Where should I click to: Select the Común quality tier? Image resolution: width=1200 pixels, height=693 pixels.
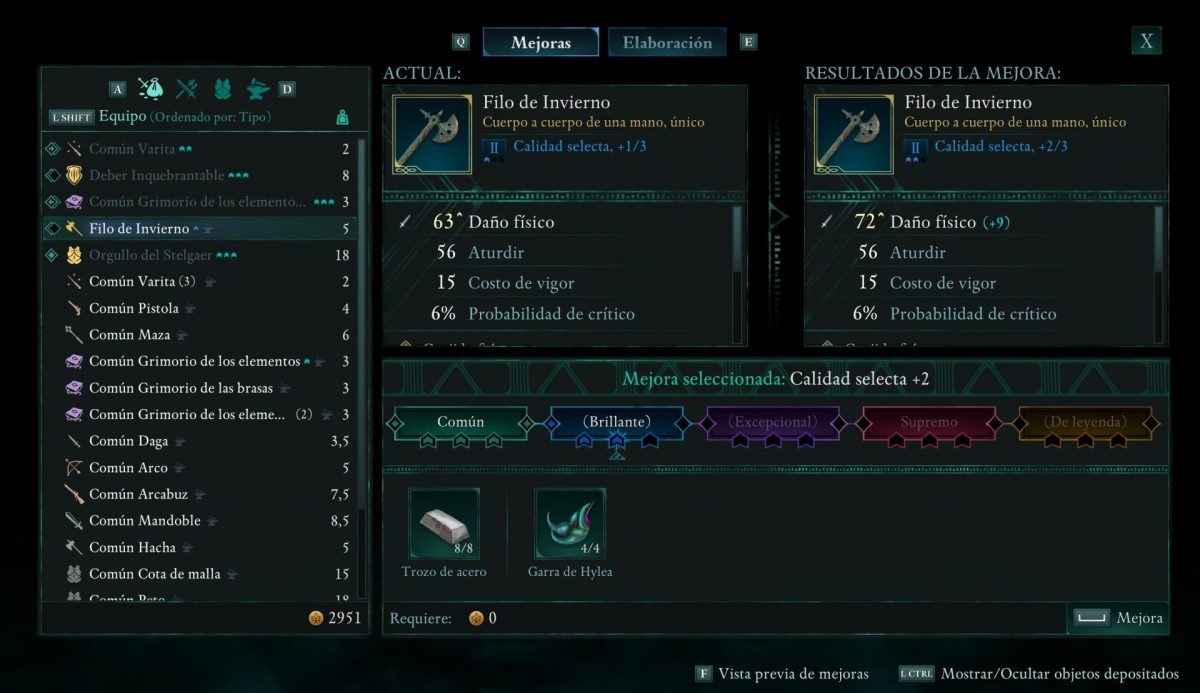point(461,423)
